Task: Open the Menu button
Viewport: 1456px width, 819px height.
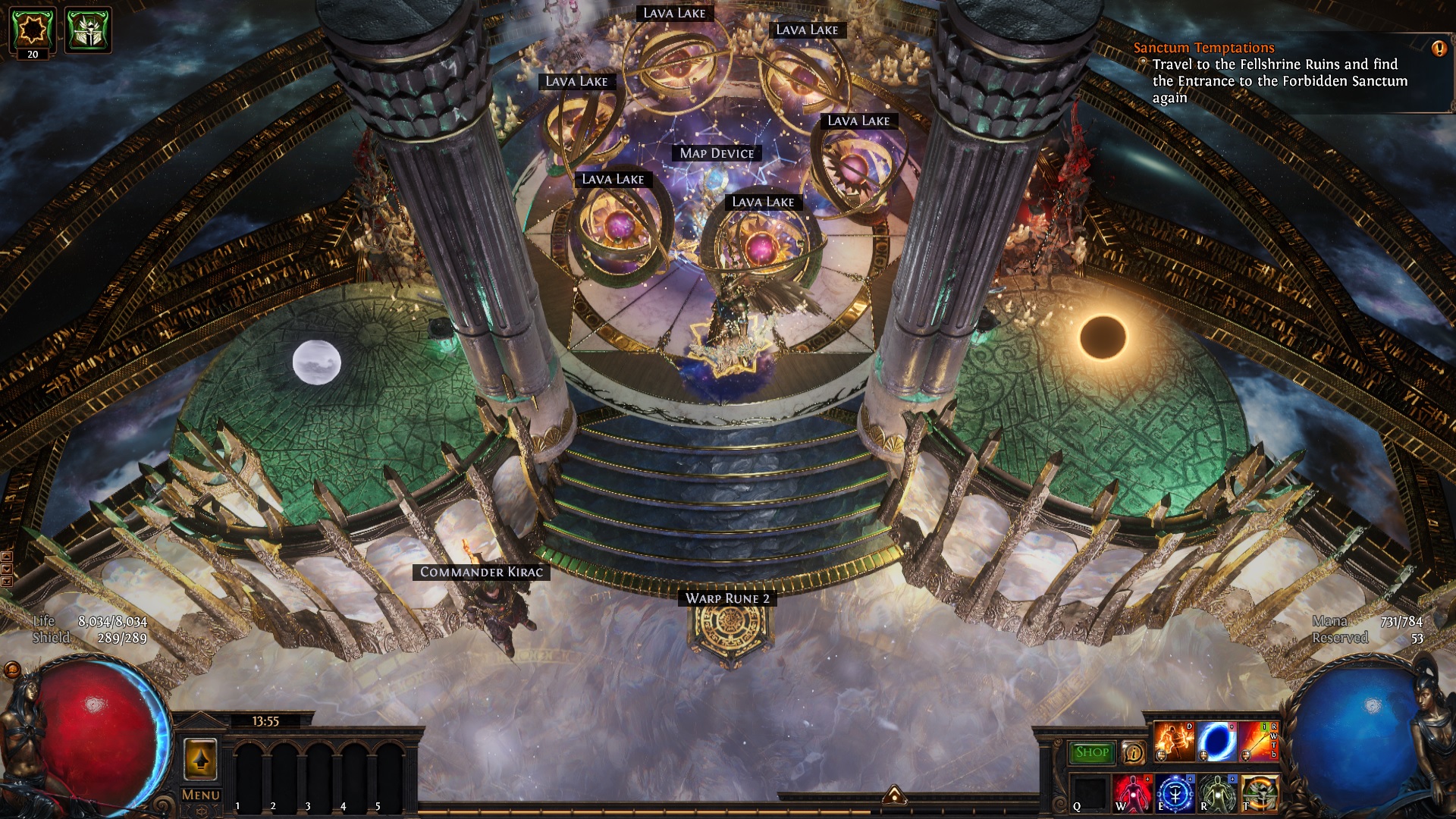Action: (201, 795)
